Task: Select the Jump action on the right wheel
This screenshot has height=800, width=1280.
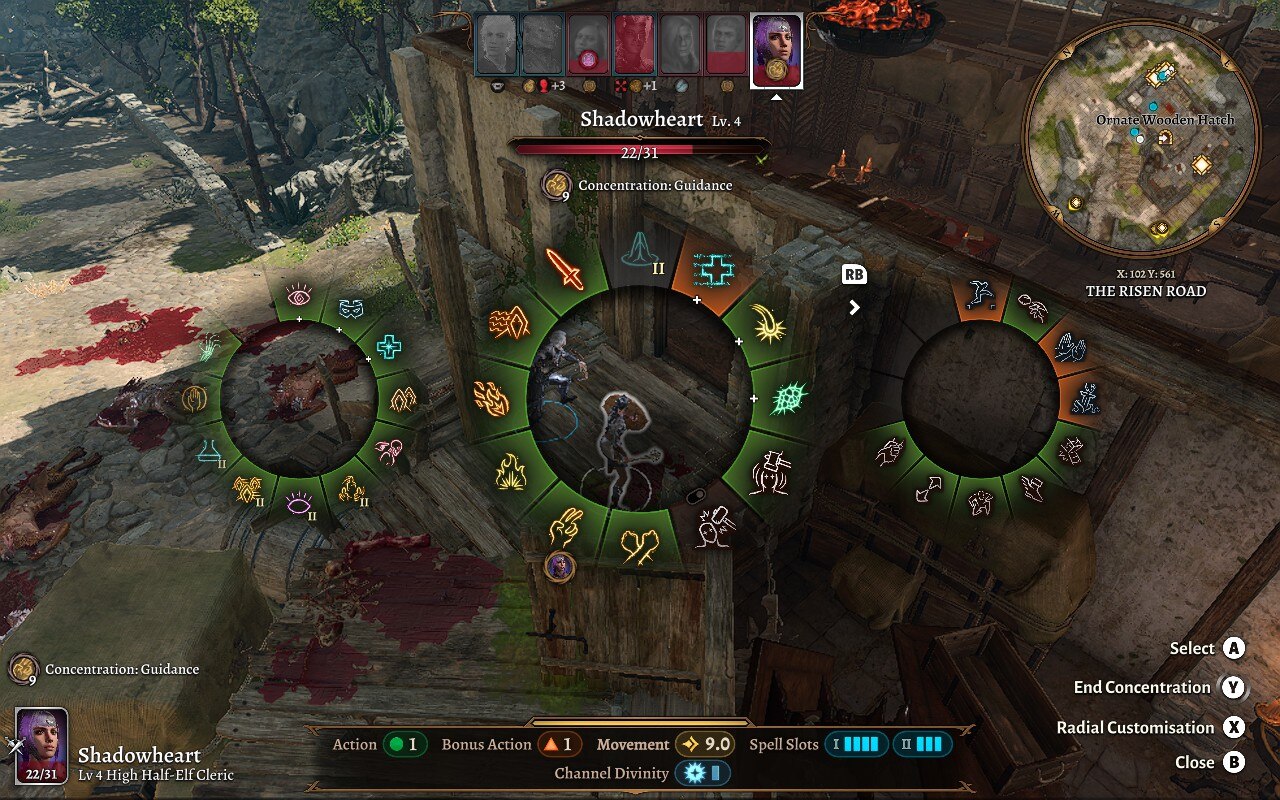Action: coord(983,292)
